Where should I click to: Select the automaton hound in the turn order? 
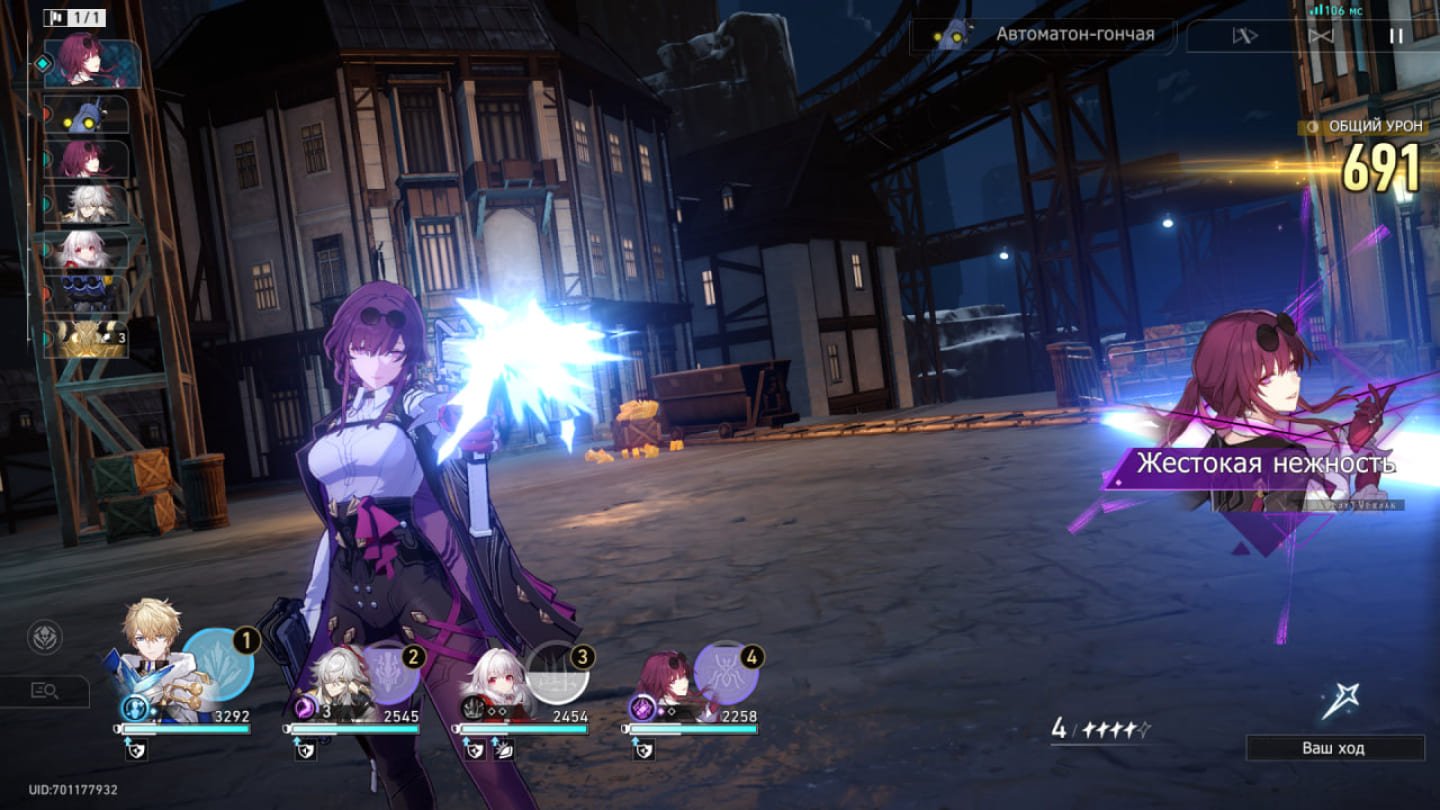[87, 115]
